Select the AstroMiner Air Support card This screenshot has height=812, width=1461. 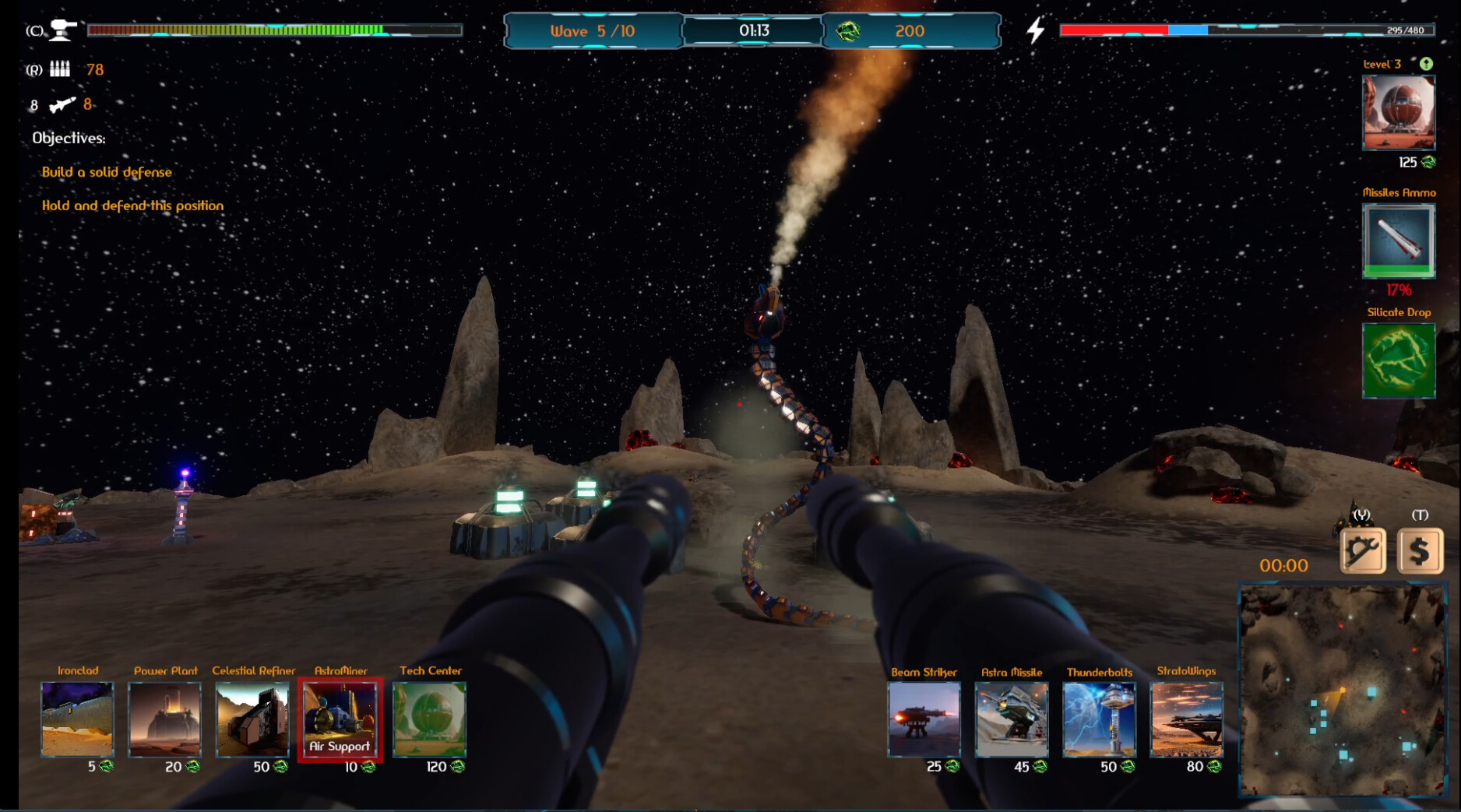(x=340, y=719)
